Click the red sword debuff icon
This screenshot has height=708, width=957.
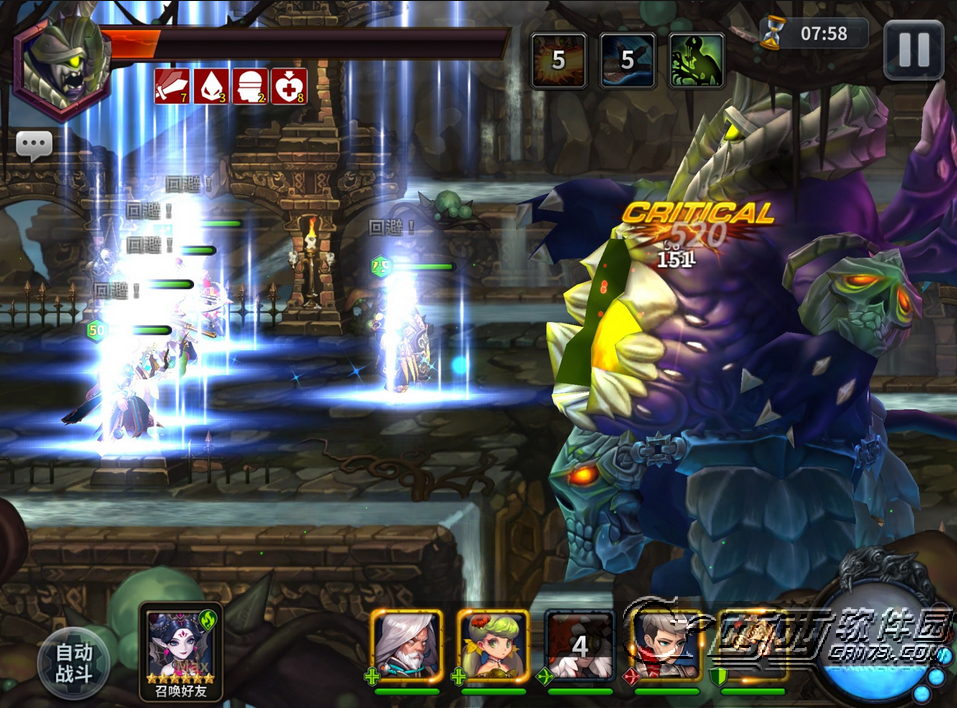(x=170, y=87)
